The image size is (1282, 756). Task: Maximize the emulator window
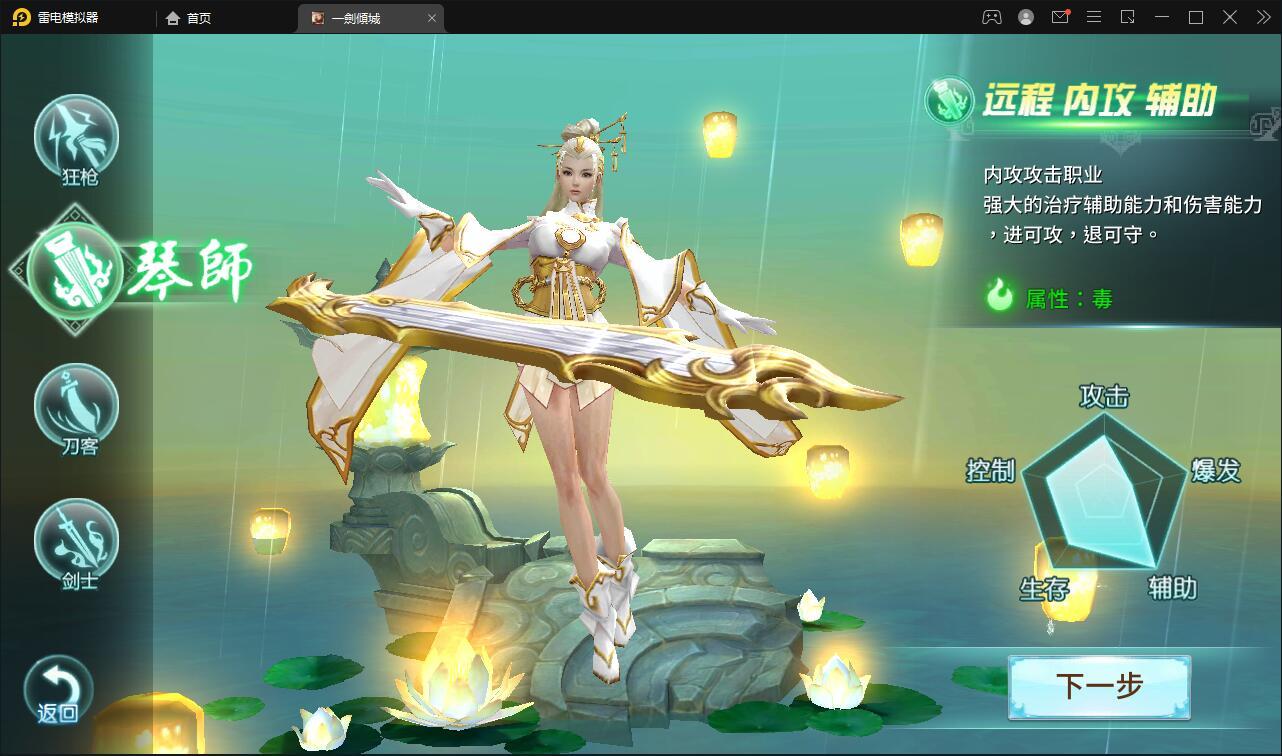coord(1196,17)
